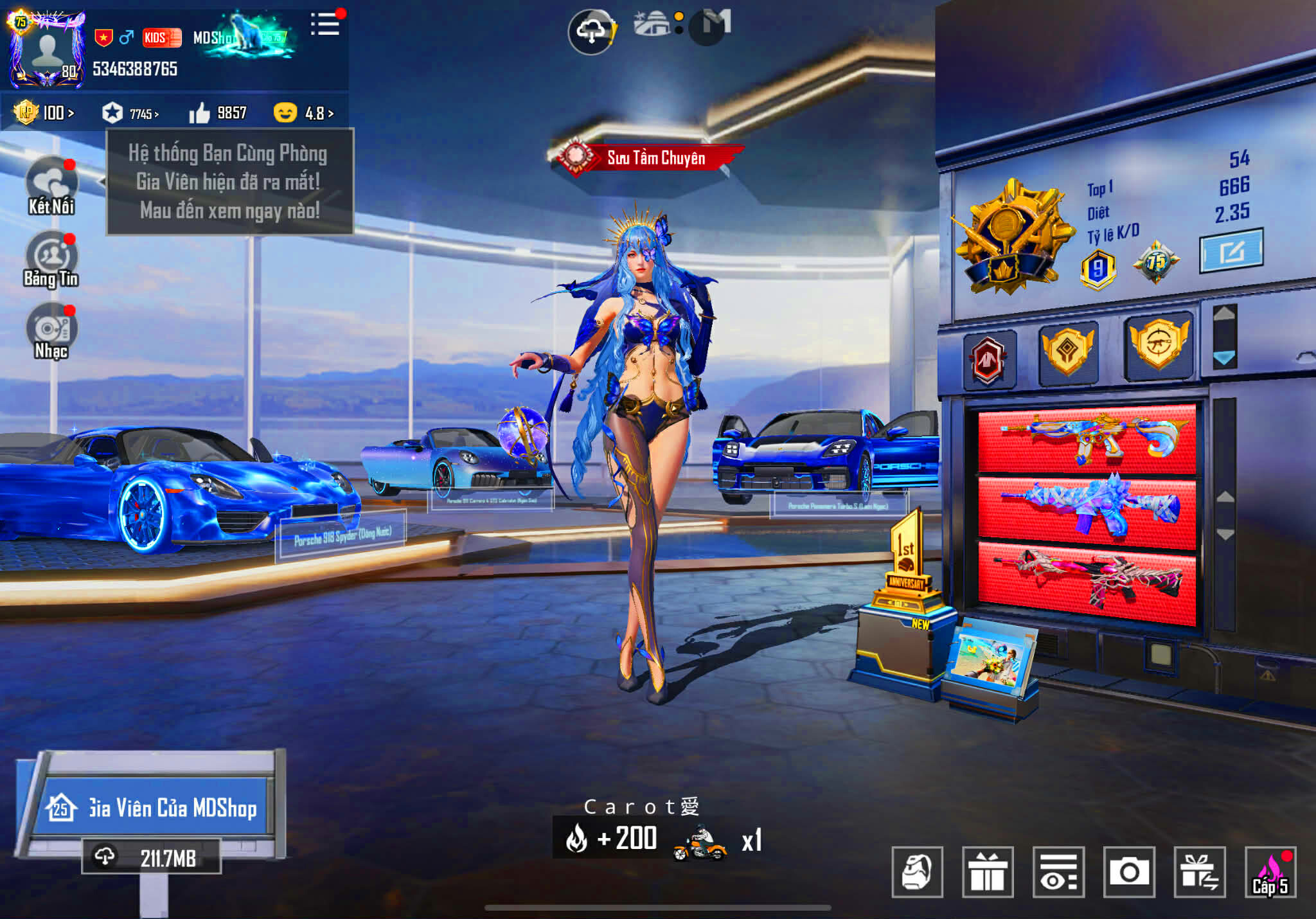Screen dimensions: 1316x919
Task: Open the single gift box button
Action: [988, 872]
